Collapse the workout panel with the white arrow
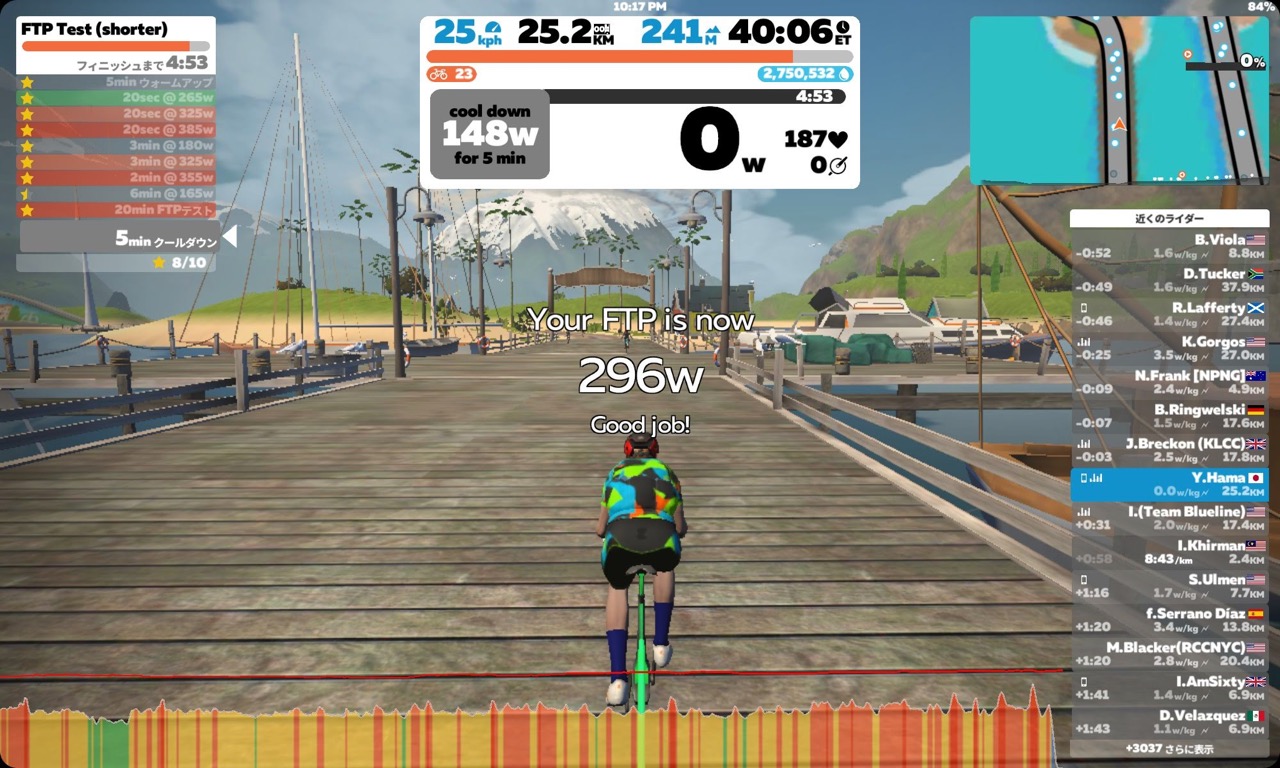This screenshot has width=1280, height=768. click(x=230, y=236)
